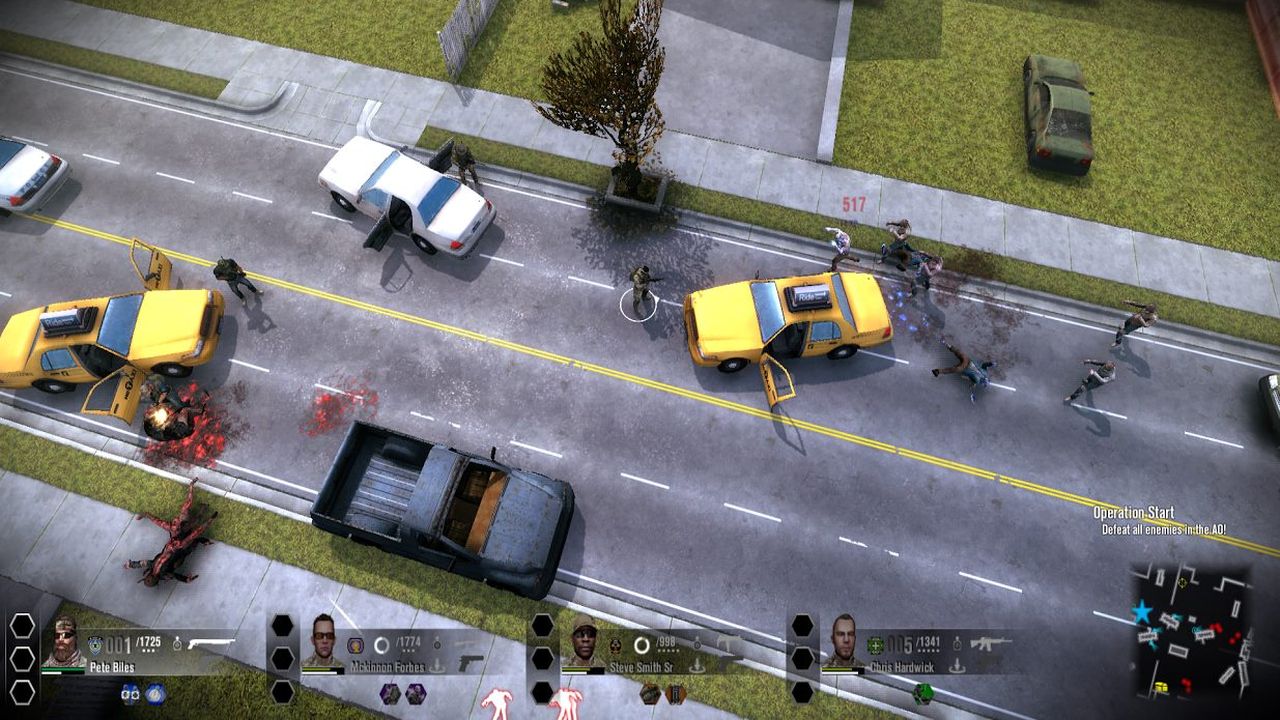Activate Pete Biles' police badge ability icon
The height and width of the screenshot is (720, 1280).
pyautogui.click(x=155, y=693)
